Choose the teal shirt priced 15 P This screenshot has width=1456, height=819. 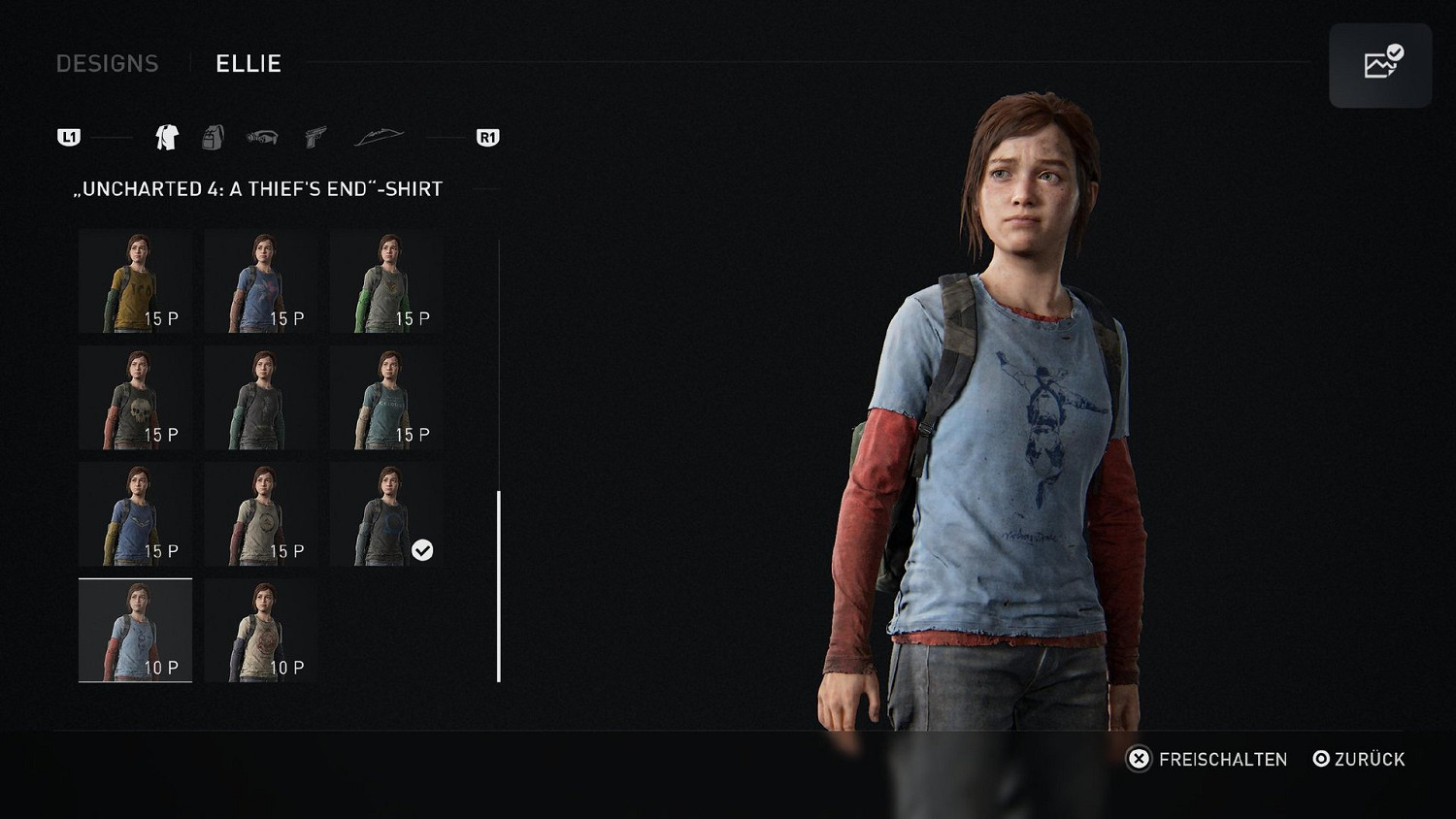[386, 399]
